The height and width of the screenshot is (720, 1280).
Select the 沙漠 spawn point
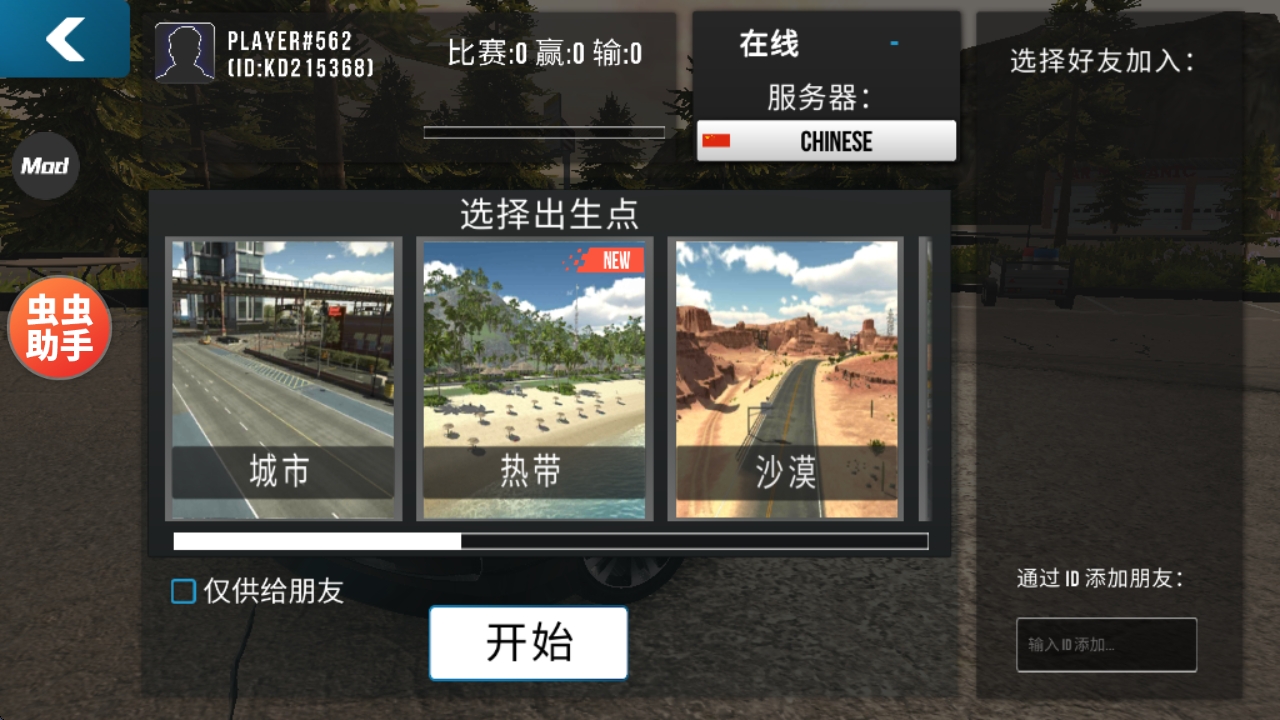coord(787,377)
